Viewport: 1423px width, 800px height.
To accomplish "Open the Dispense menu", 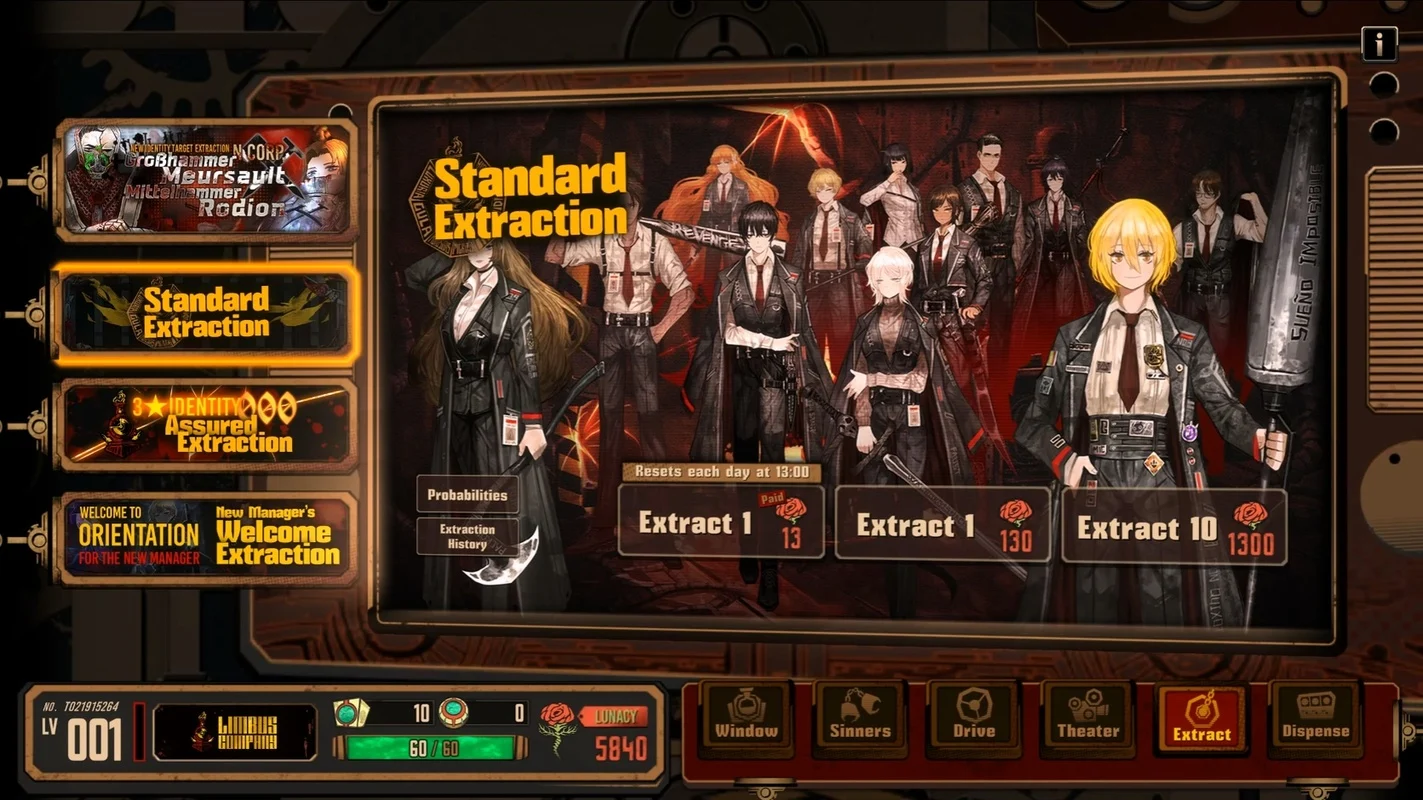I will tap(1315, 716).
